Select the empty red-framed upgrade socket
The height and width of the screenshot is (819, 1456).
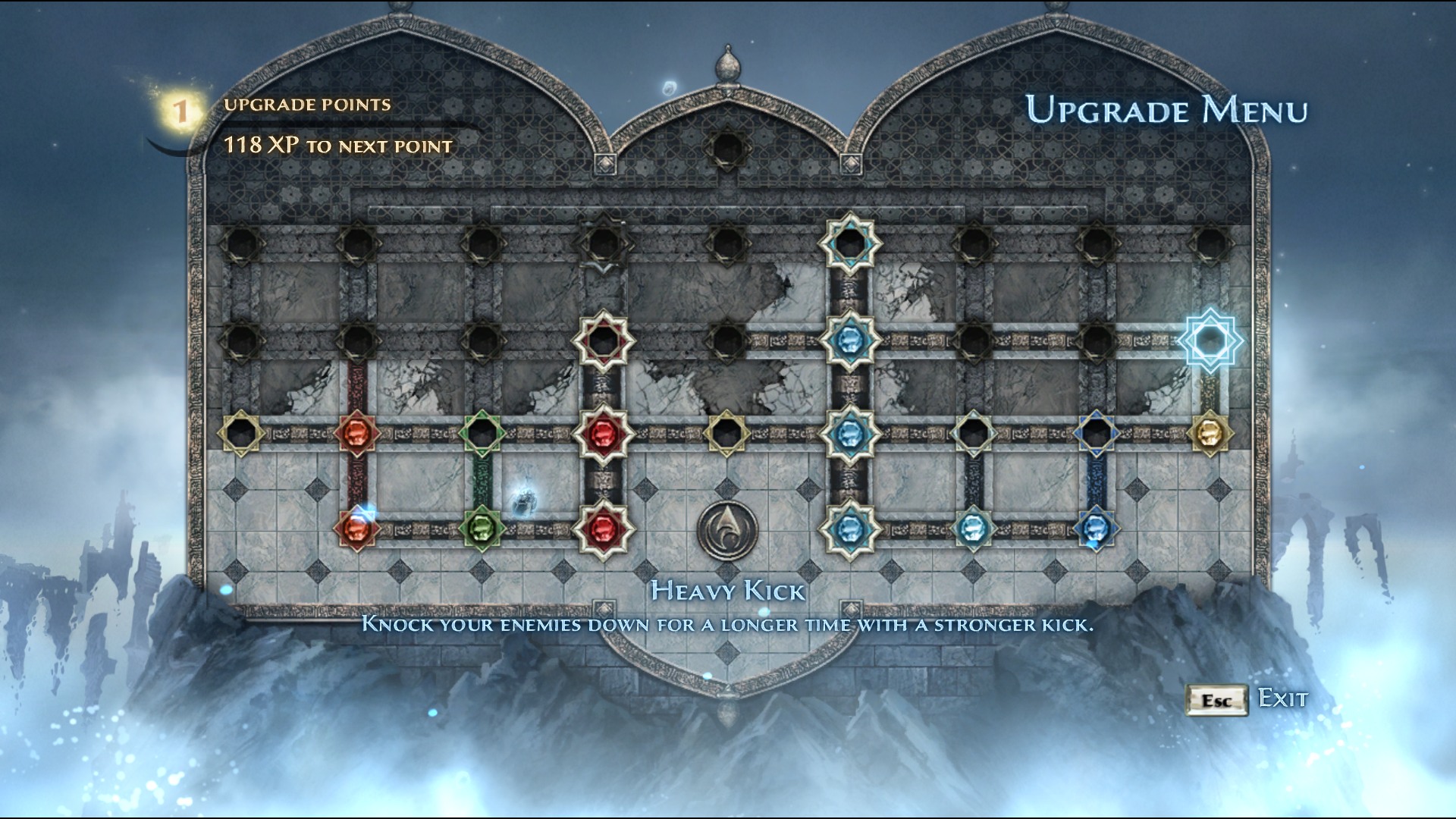(603, 340)
